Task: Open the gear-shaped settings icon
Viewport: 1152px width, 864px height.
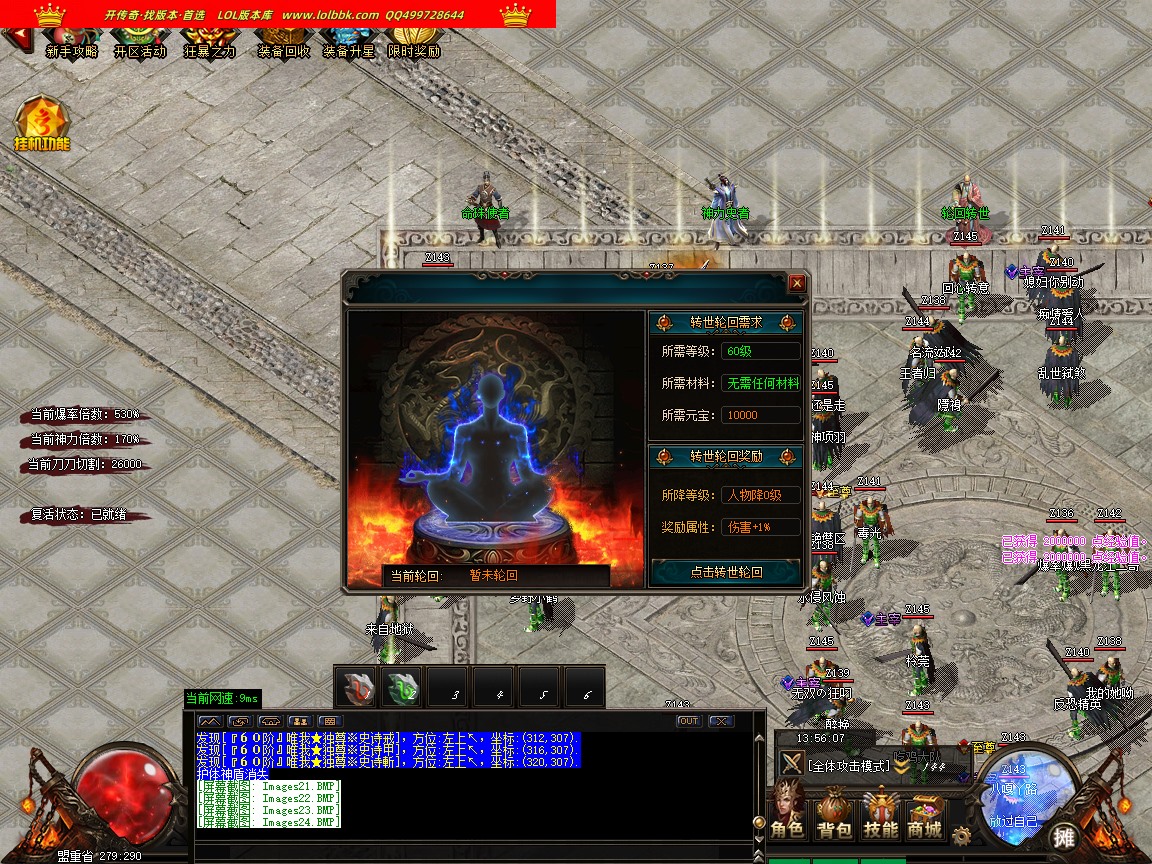Action: pyautogui.click(x=961, y=835)
